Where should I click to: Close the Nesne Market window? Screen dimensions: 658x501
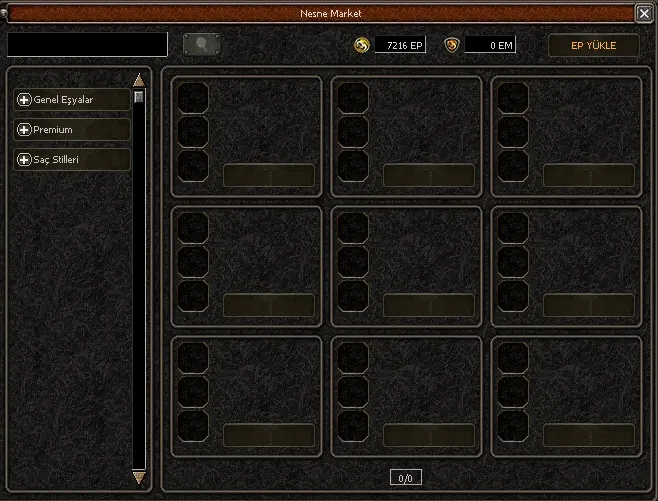coord(644,14)
